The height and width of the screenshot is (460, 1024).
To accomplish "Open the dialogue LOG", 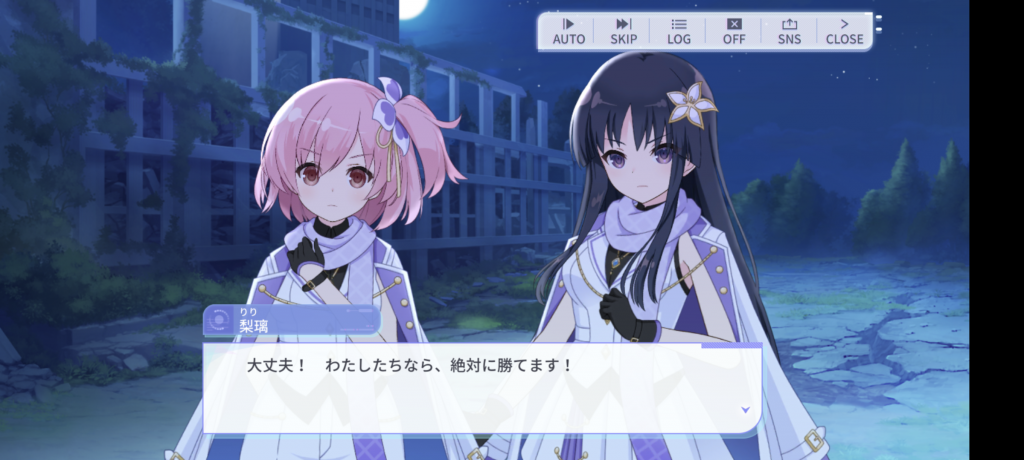I will tap(679, 31).
